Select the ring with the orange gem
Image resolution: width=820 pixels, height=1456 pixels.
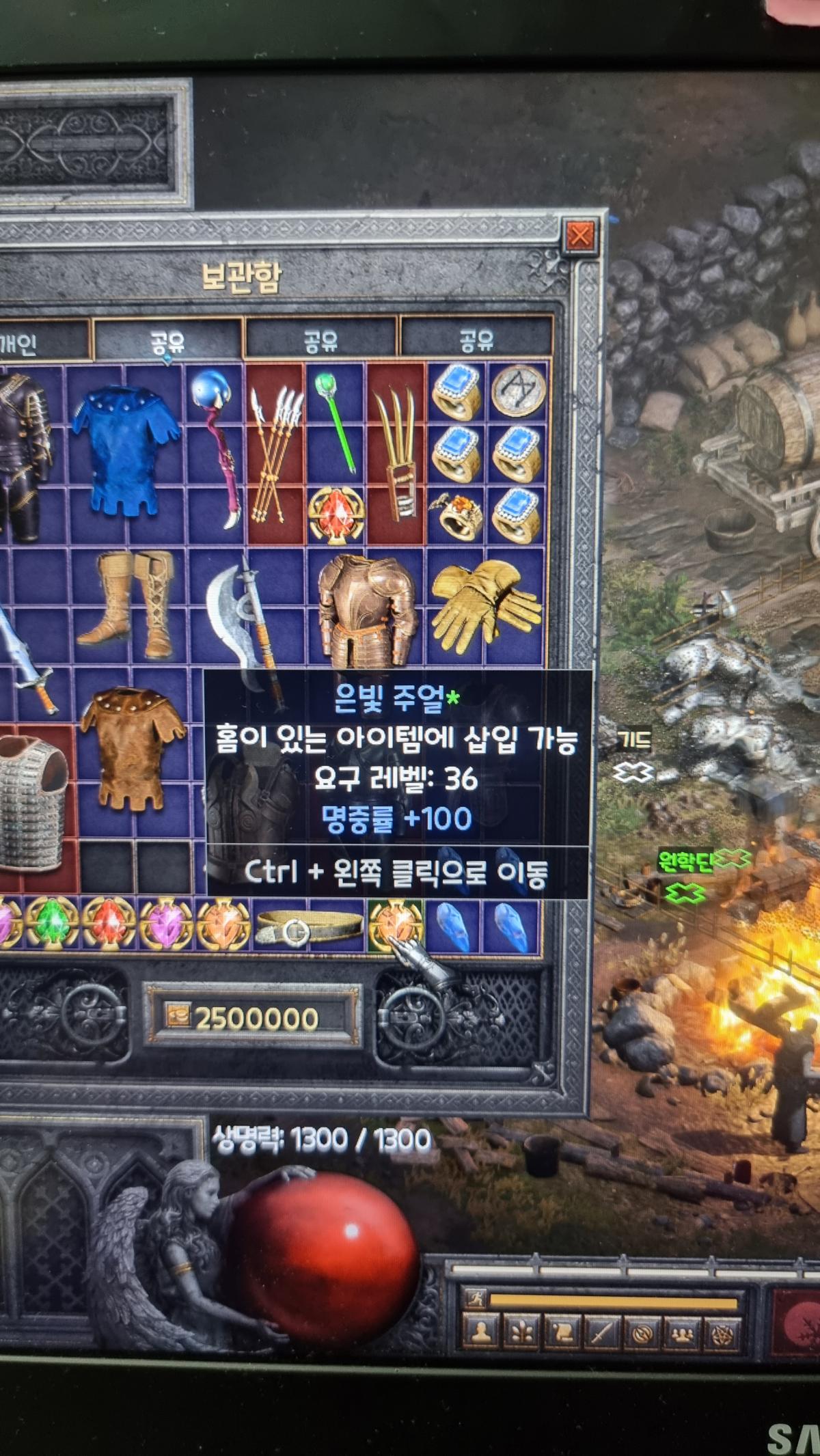pos(457,517)
